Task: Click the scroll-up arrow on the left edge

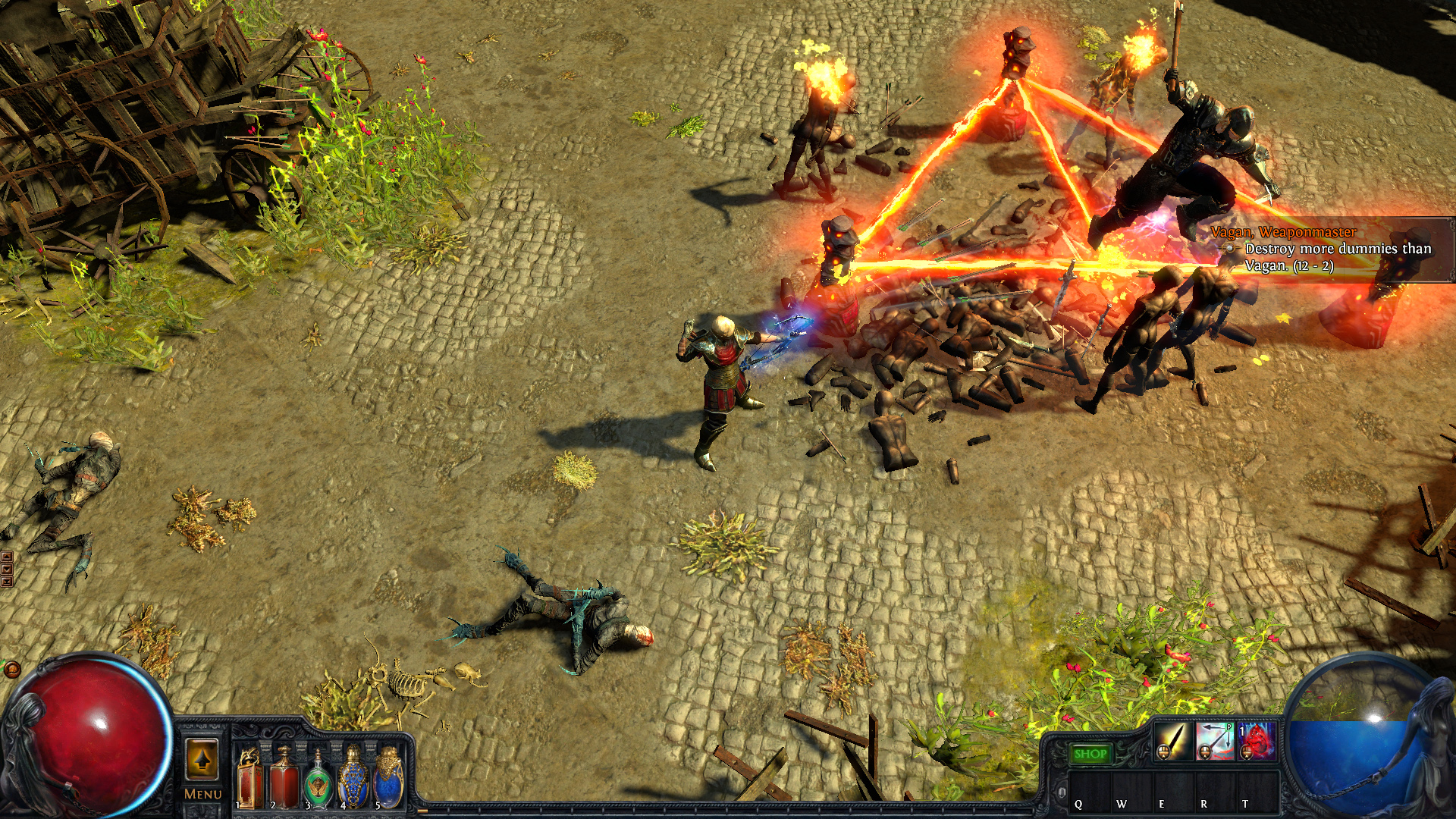Action: pos(7,556)
